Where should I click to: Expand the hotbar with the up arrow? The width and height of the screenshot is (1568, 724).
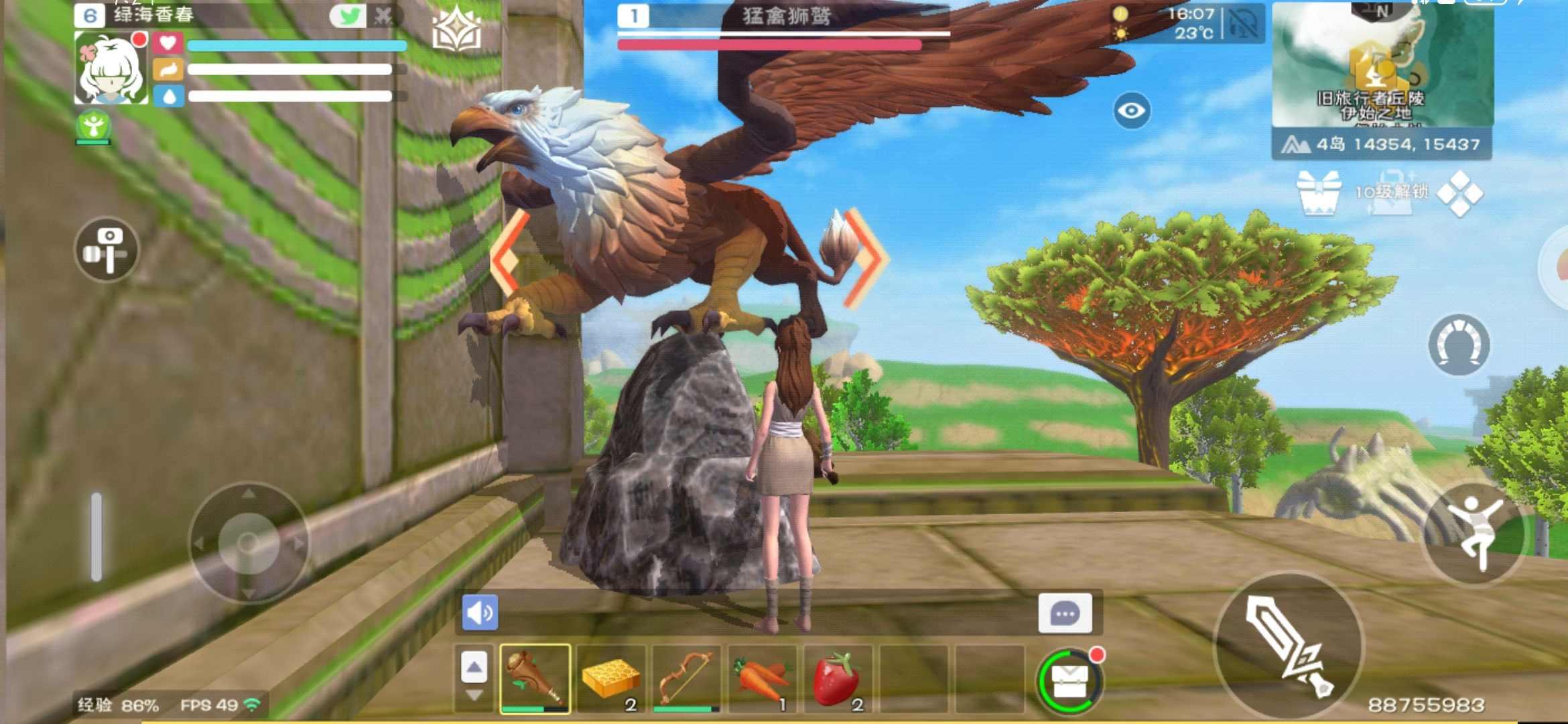coord(474,667)
